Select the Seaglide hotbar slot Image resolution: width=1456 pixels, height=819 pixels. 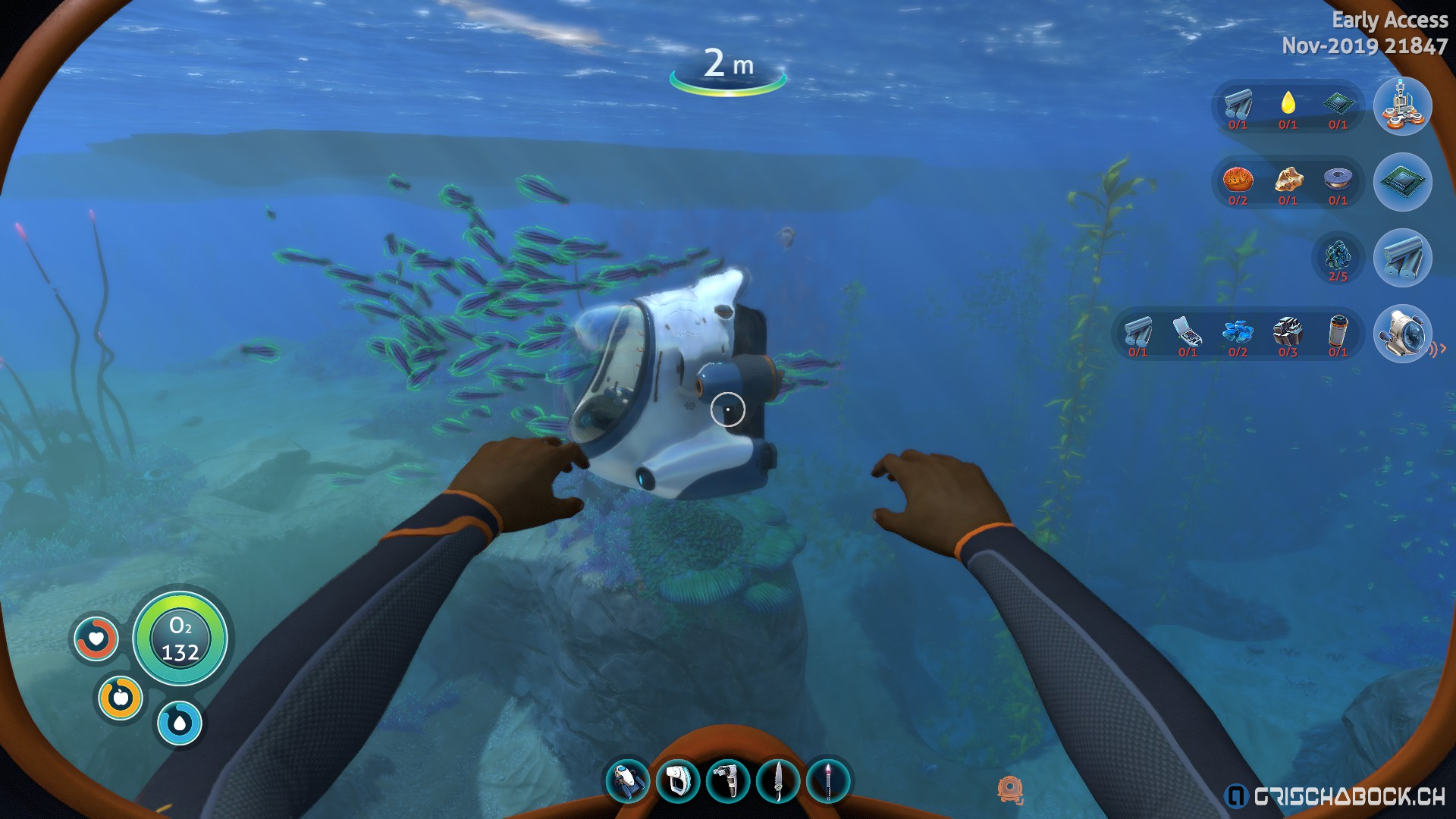(x=627, y=781)
